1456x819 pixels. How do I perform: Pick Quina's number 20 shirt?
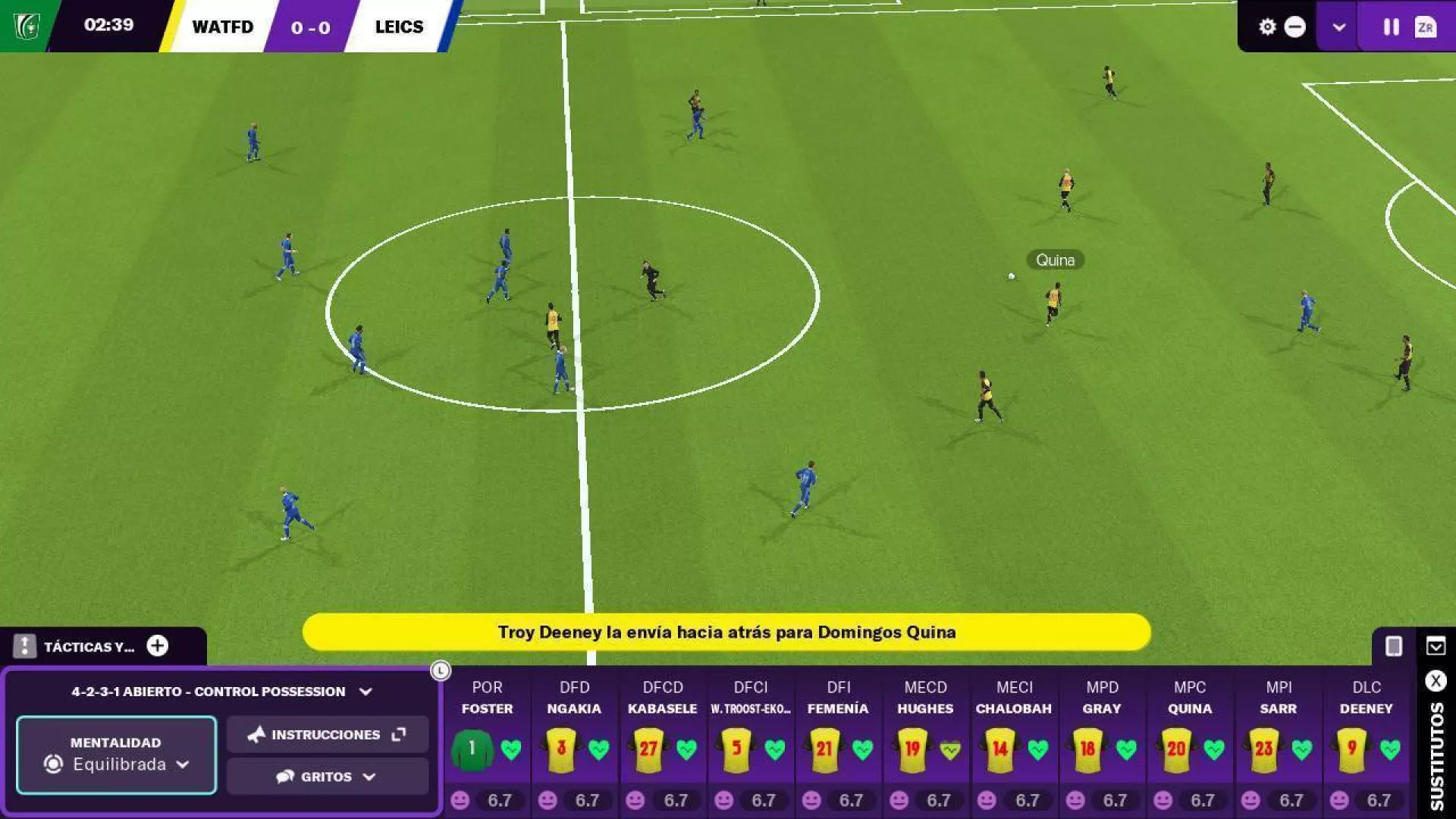tap(1176, 749)
